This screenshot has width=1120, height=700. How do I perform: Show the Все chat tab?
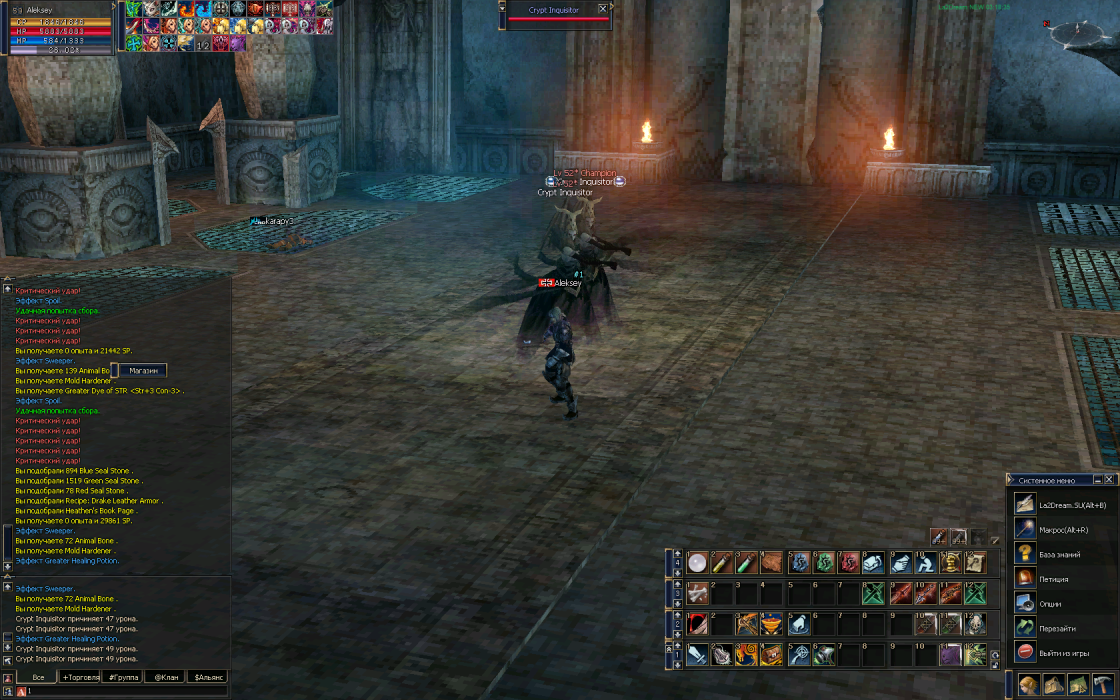[x=38, y=678]
